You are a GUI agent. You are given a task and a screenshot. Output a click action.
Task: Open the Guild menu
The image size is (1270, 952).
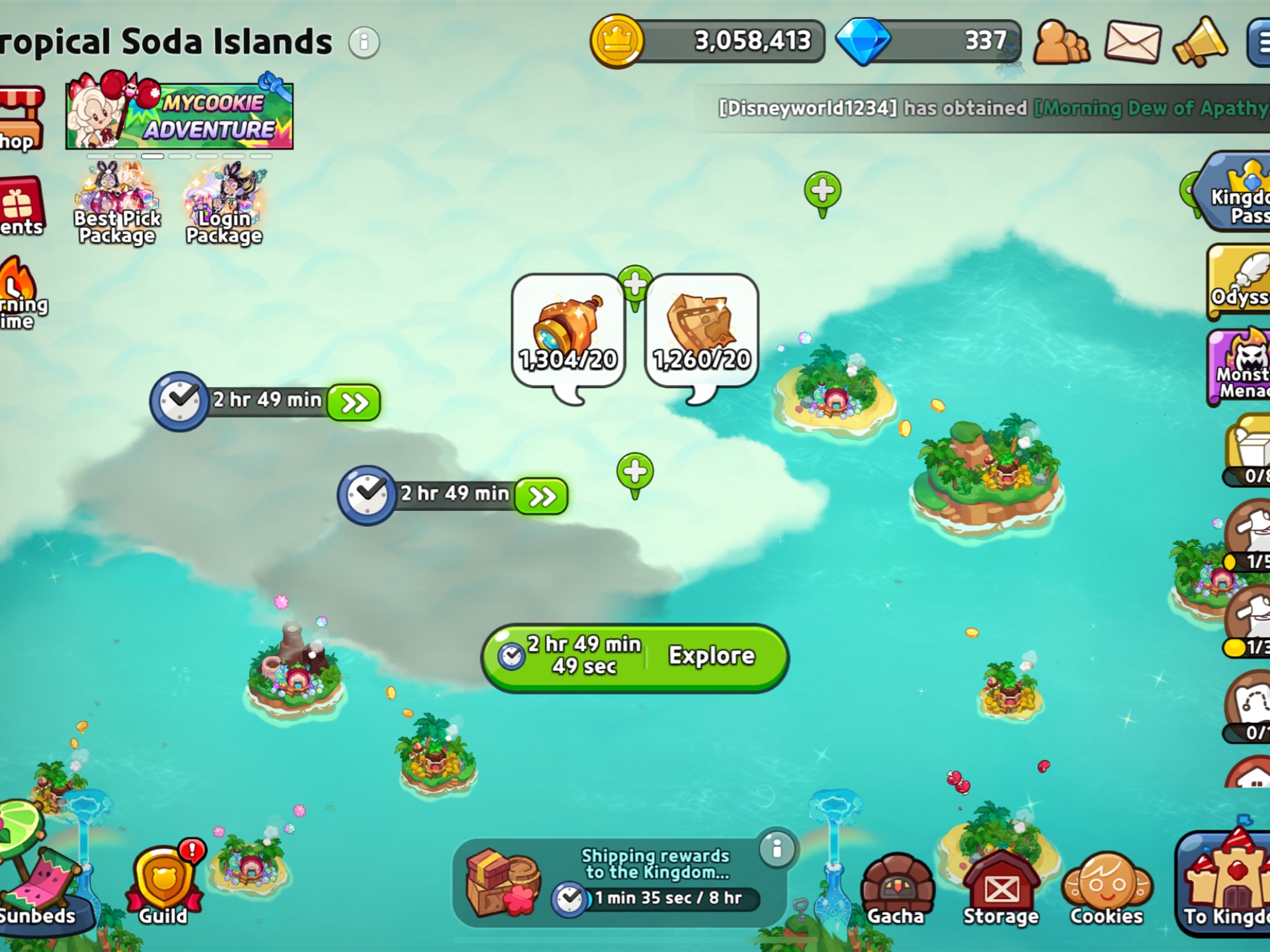pyautogui.click(x=163, y=886)
